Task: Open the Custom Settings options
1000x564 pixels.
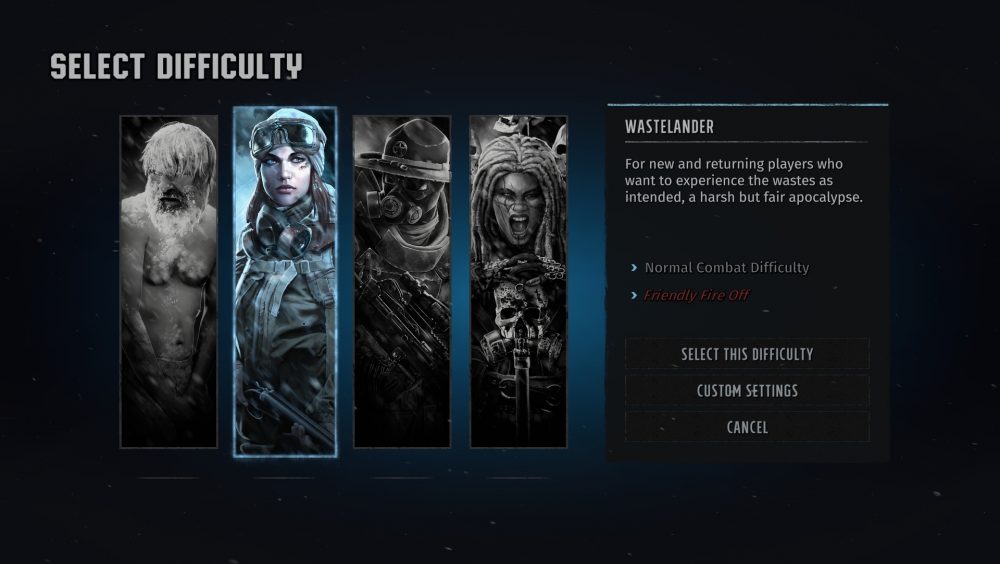Action: (x=747, y=391)
